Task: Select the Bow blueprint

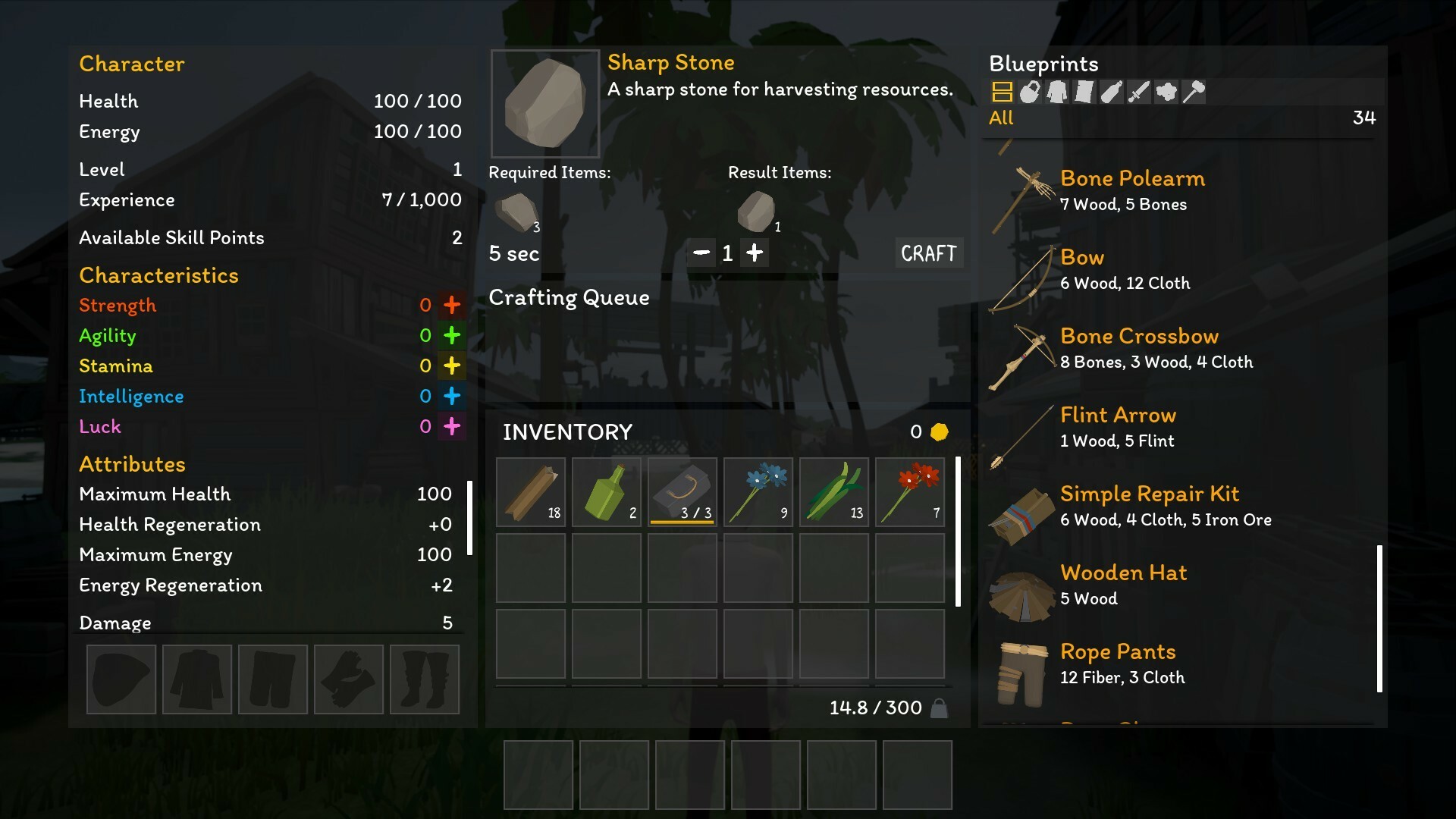Action: (1082, 258)
